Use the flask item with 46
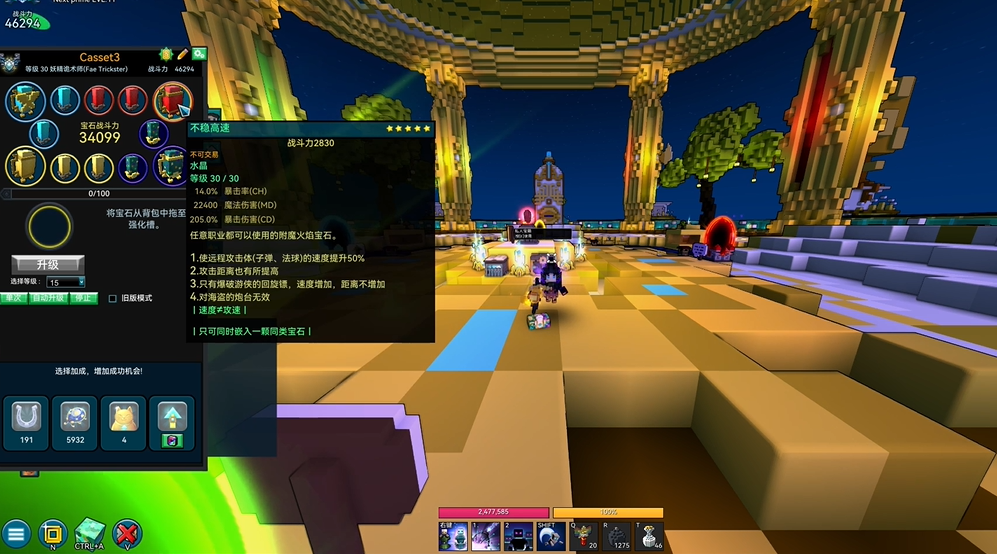The image size is (997, 554). 652,537
